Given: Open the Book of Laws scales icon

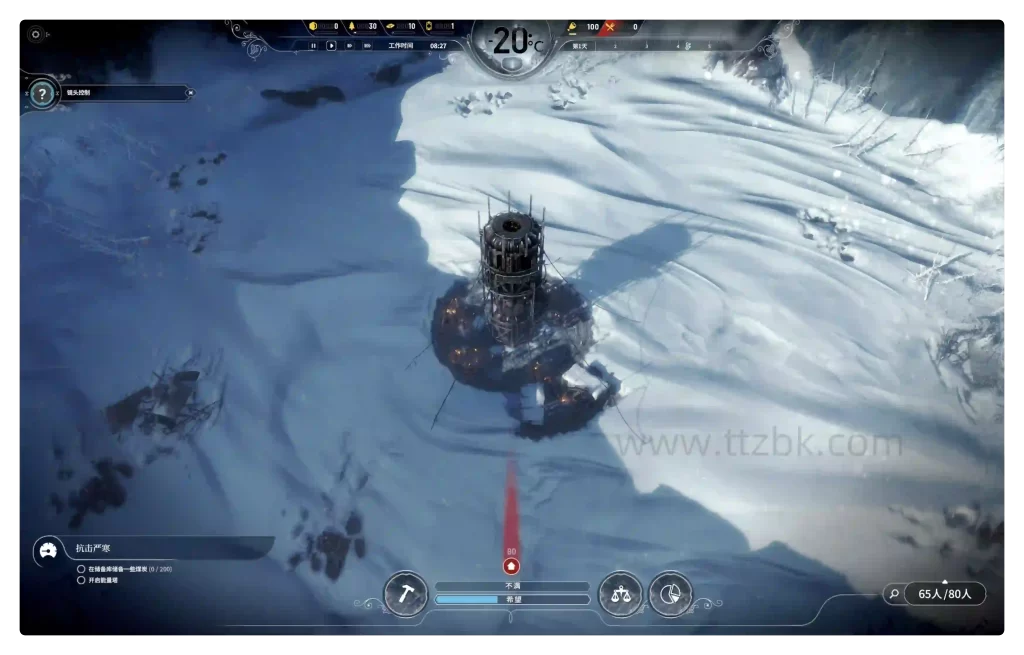Looking at the screenshot, I should tap(620, 594).
